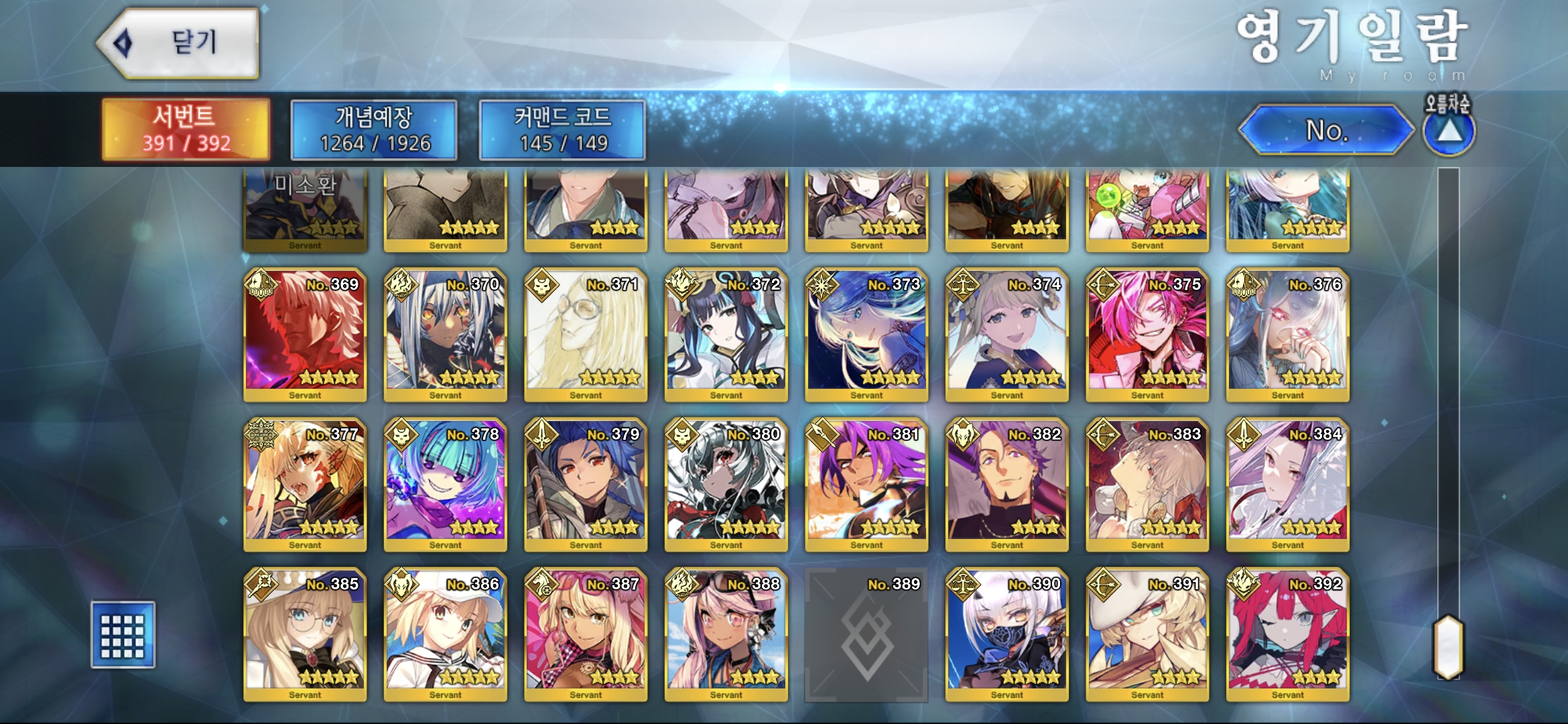Open servant card No. 377
Image resolution: width=1568 pixels, height=724 pixels.
pyautogui.click(x=305, y=484)
